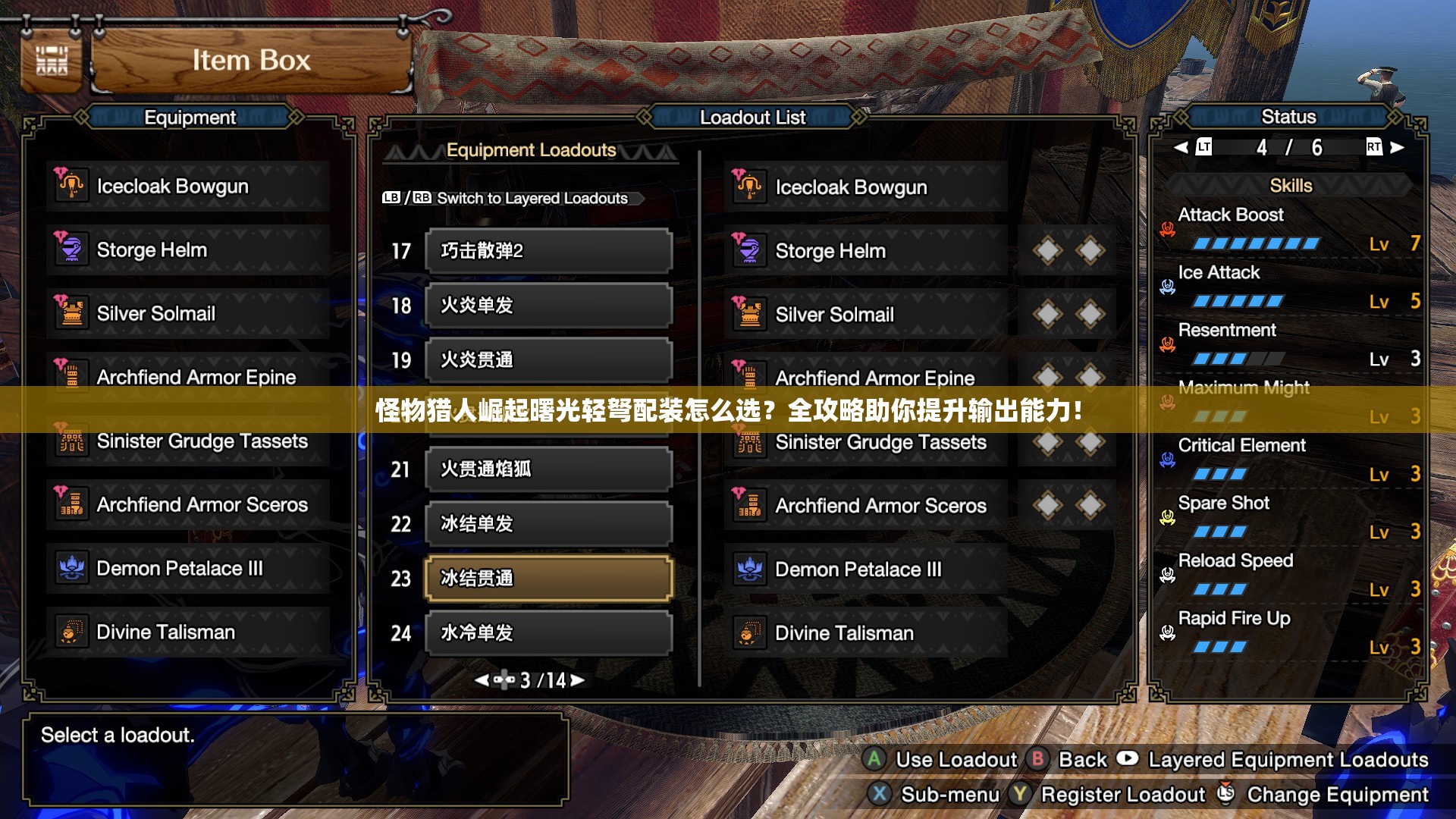The image size is (1456, 819).
Task: Show the previous Status page with left arrow
Action: [x=1181, y=147]
